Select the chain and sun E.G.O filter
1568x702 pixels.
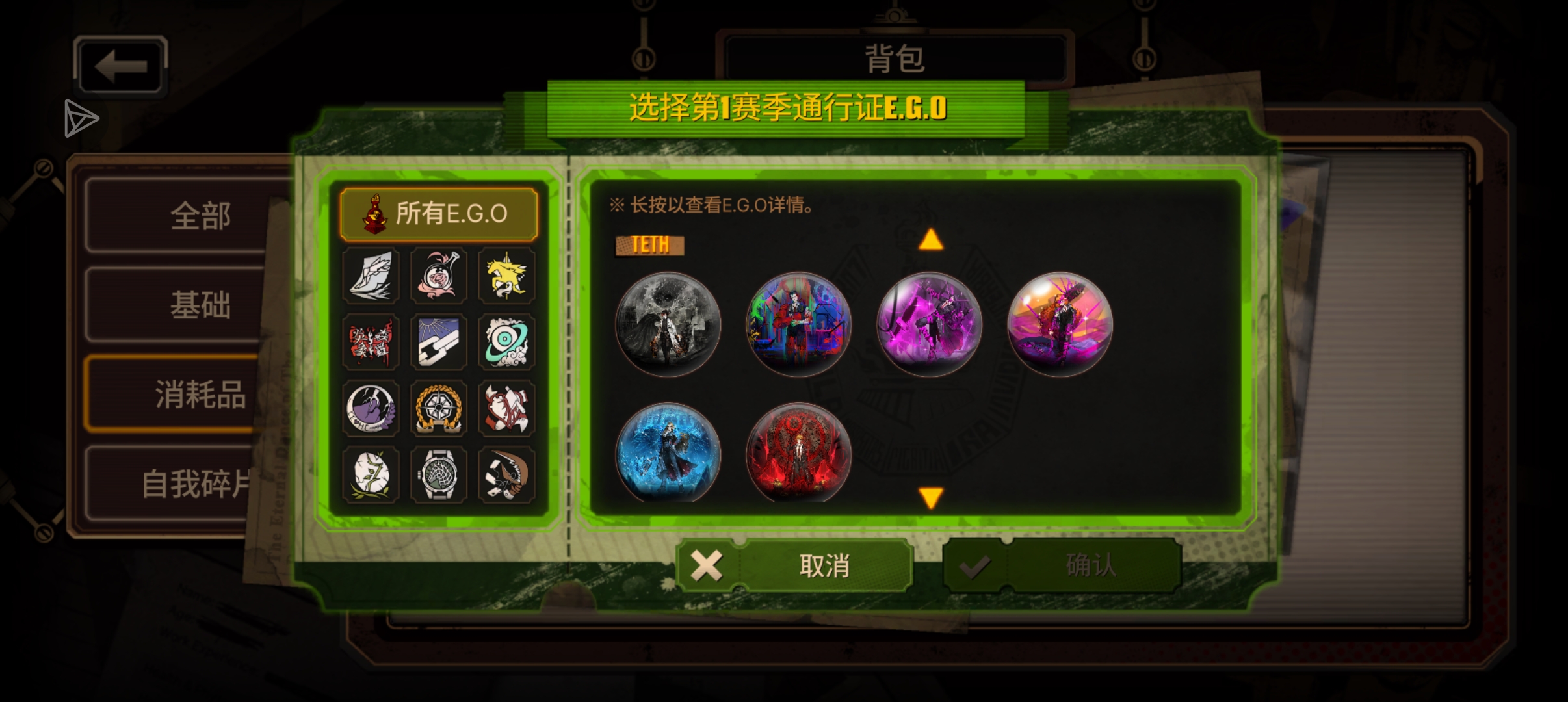tap(439, 343)
